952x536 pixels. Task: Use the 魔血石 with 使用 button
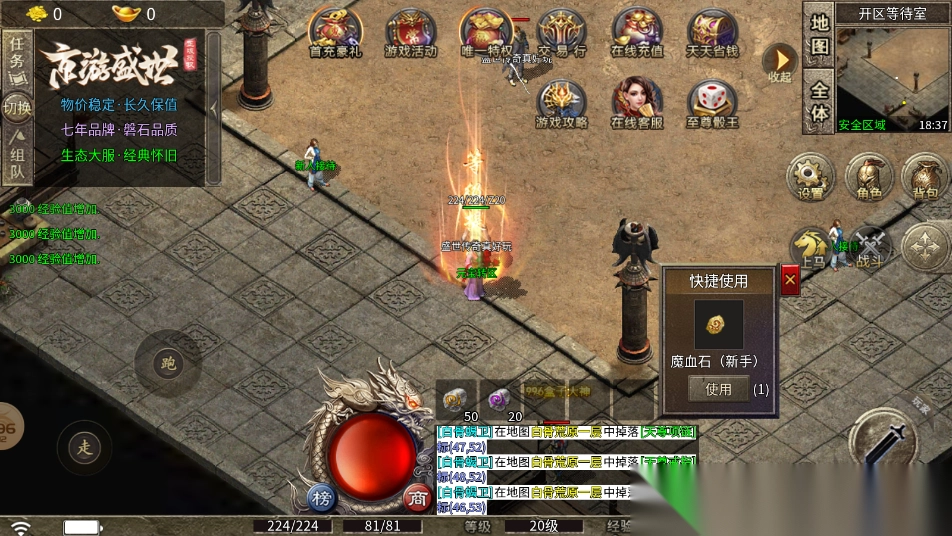718,389
